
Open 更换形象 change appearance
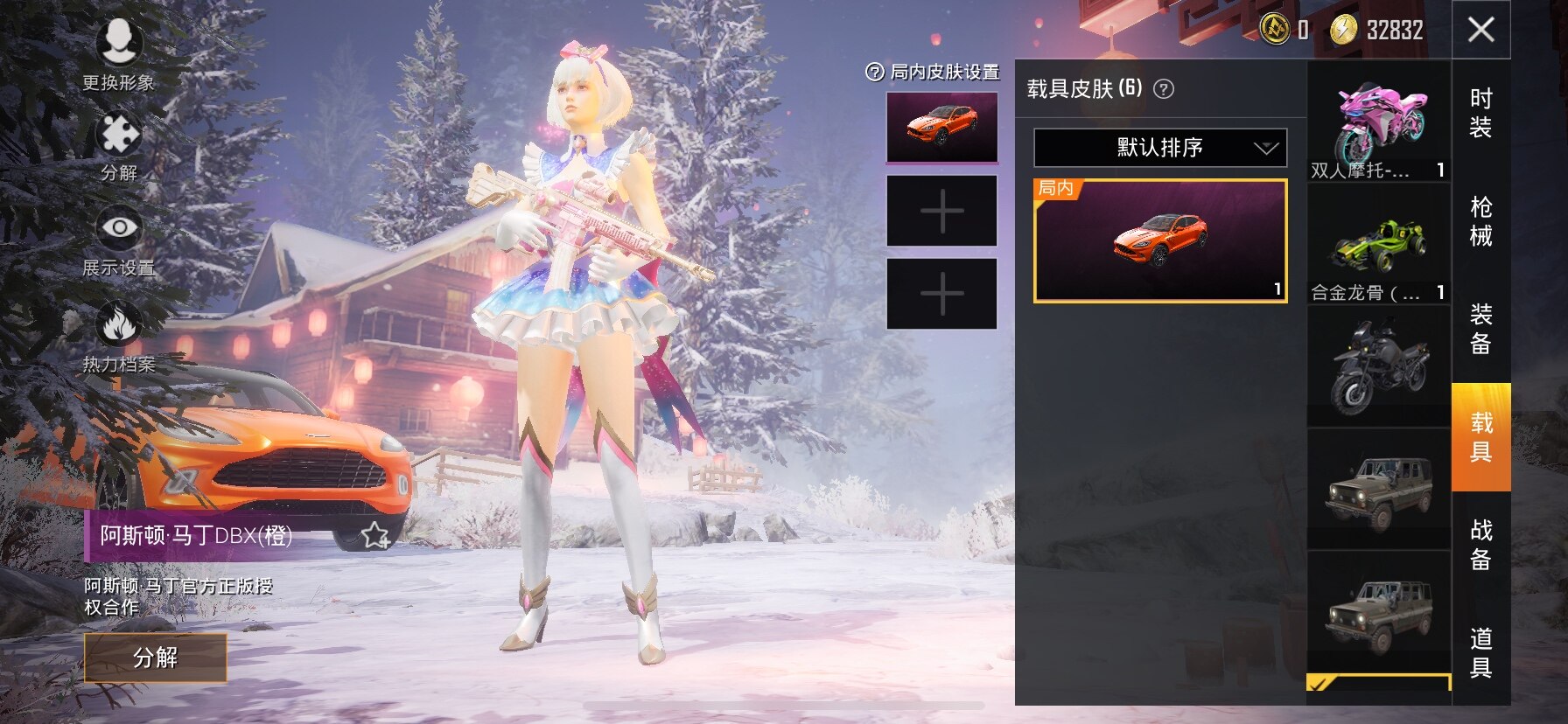click(x=119, y=54)
